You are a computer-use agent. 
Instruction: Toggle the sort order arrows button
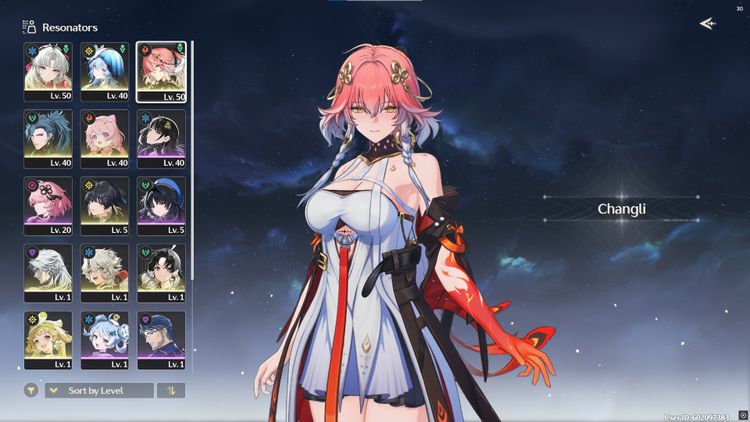click(x=171, y=390)
